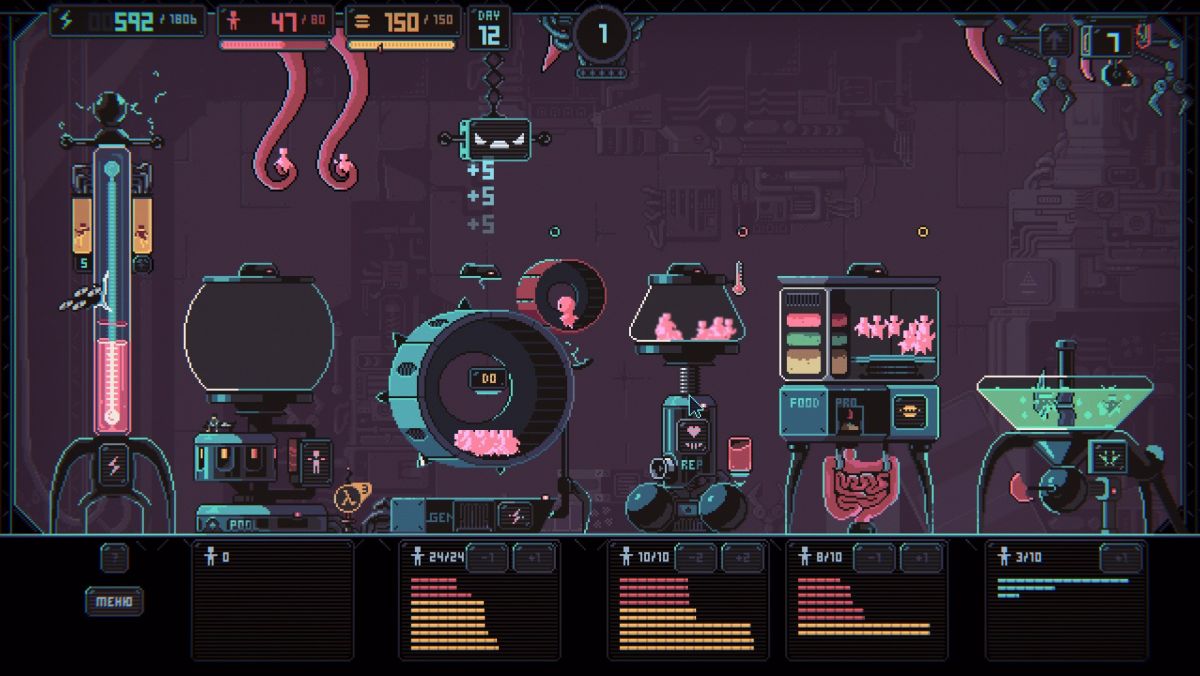This screenshot has height=676, width=1200.
Task: Click the question mark help button
Action: point(113,558)
